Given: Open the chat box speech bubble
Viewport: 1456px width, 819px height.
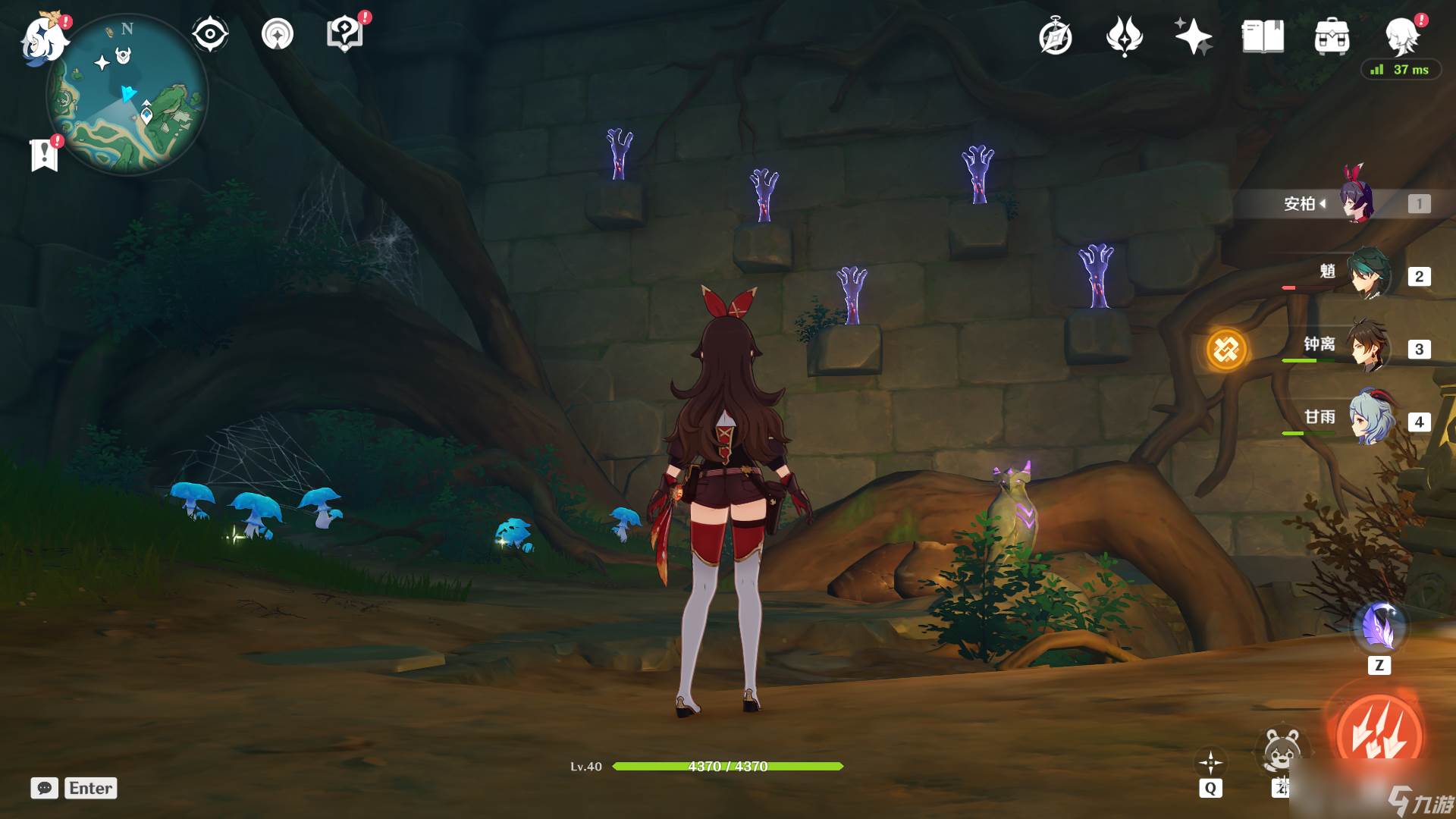Looking at the screenshot, I should click(x=44, y=788).
